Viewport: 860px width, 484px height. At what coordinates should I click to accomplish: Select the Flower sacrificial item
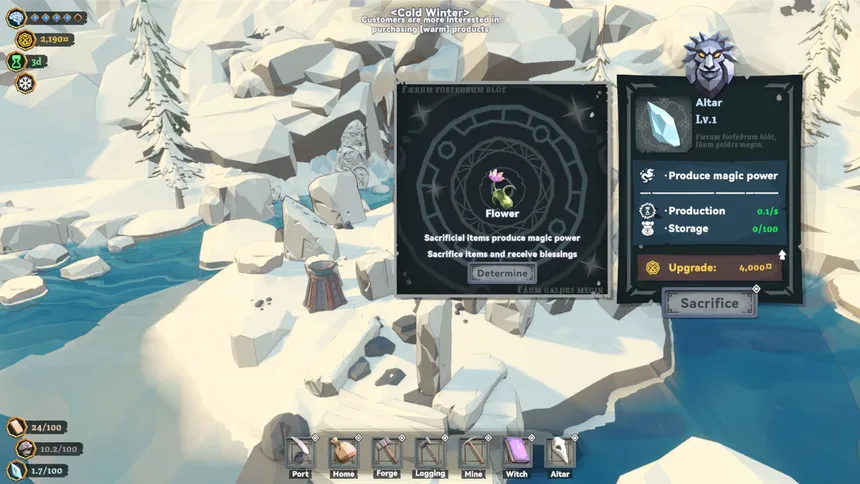[x=501, y=187]
